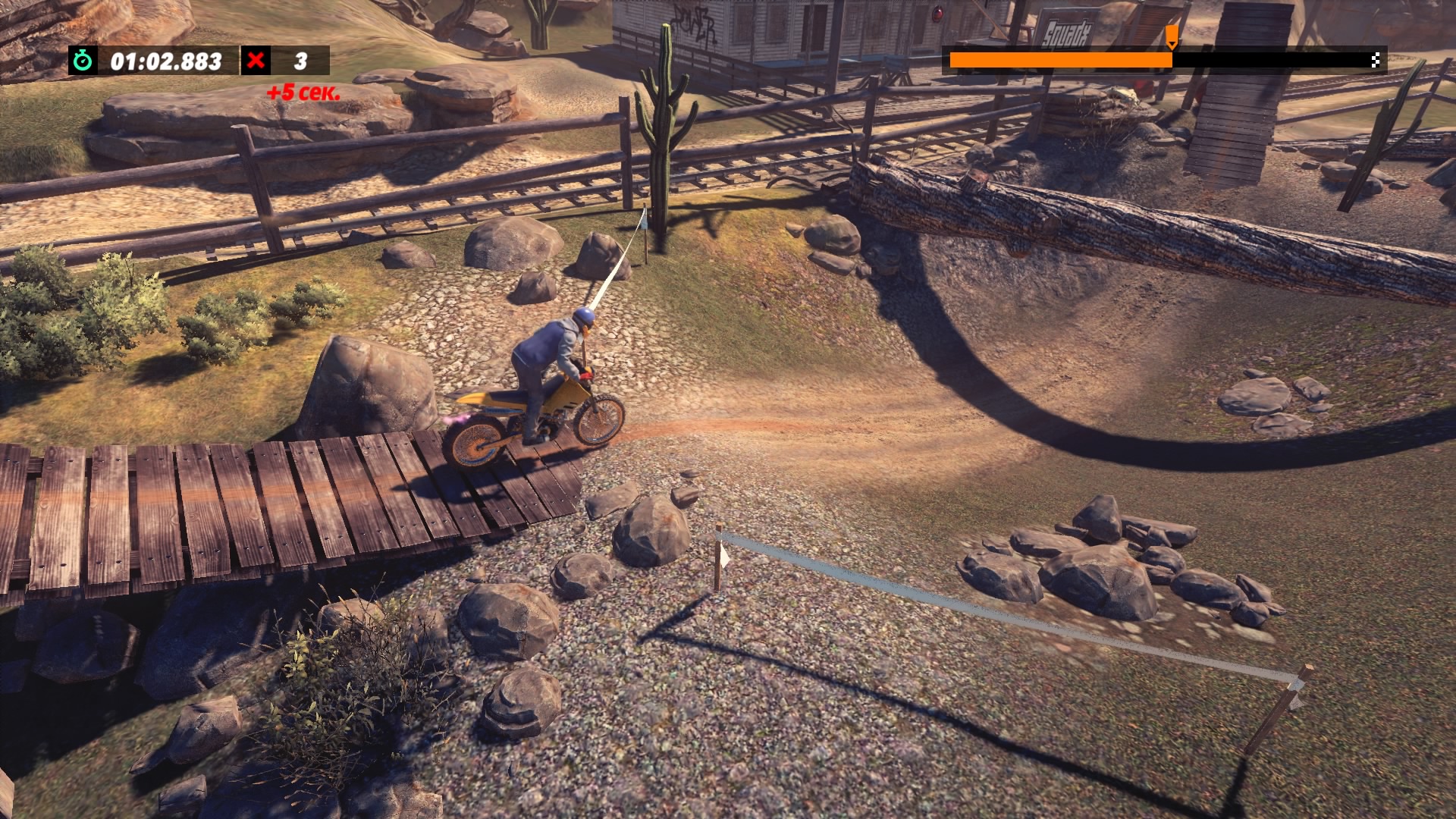Click the green stopwatch timer icon
This screenshot has width=1456, height=819.
83,61
